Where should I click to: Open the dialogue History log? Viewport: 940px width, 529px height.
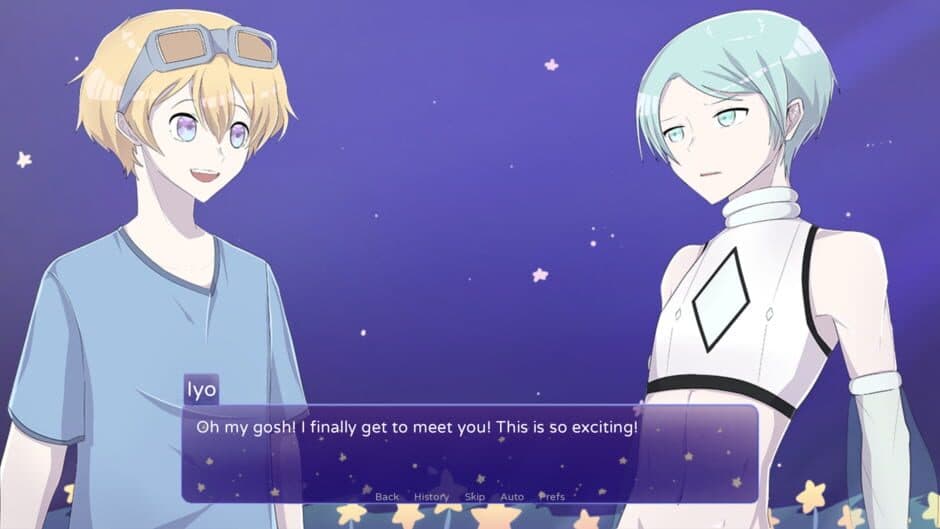coord(431,496)
